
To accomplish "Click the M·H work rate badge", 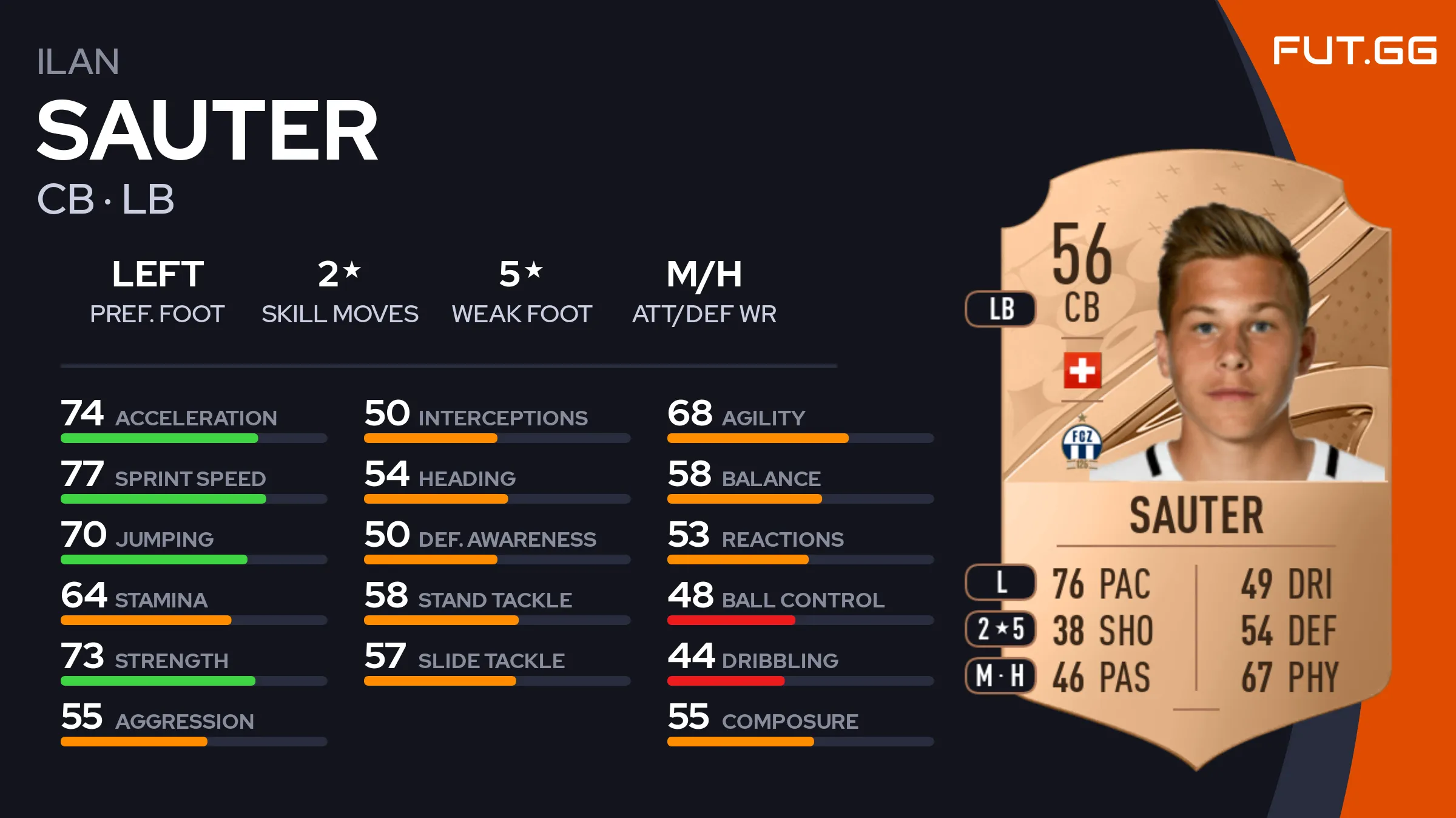I will [x=1001, y=675].
